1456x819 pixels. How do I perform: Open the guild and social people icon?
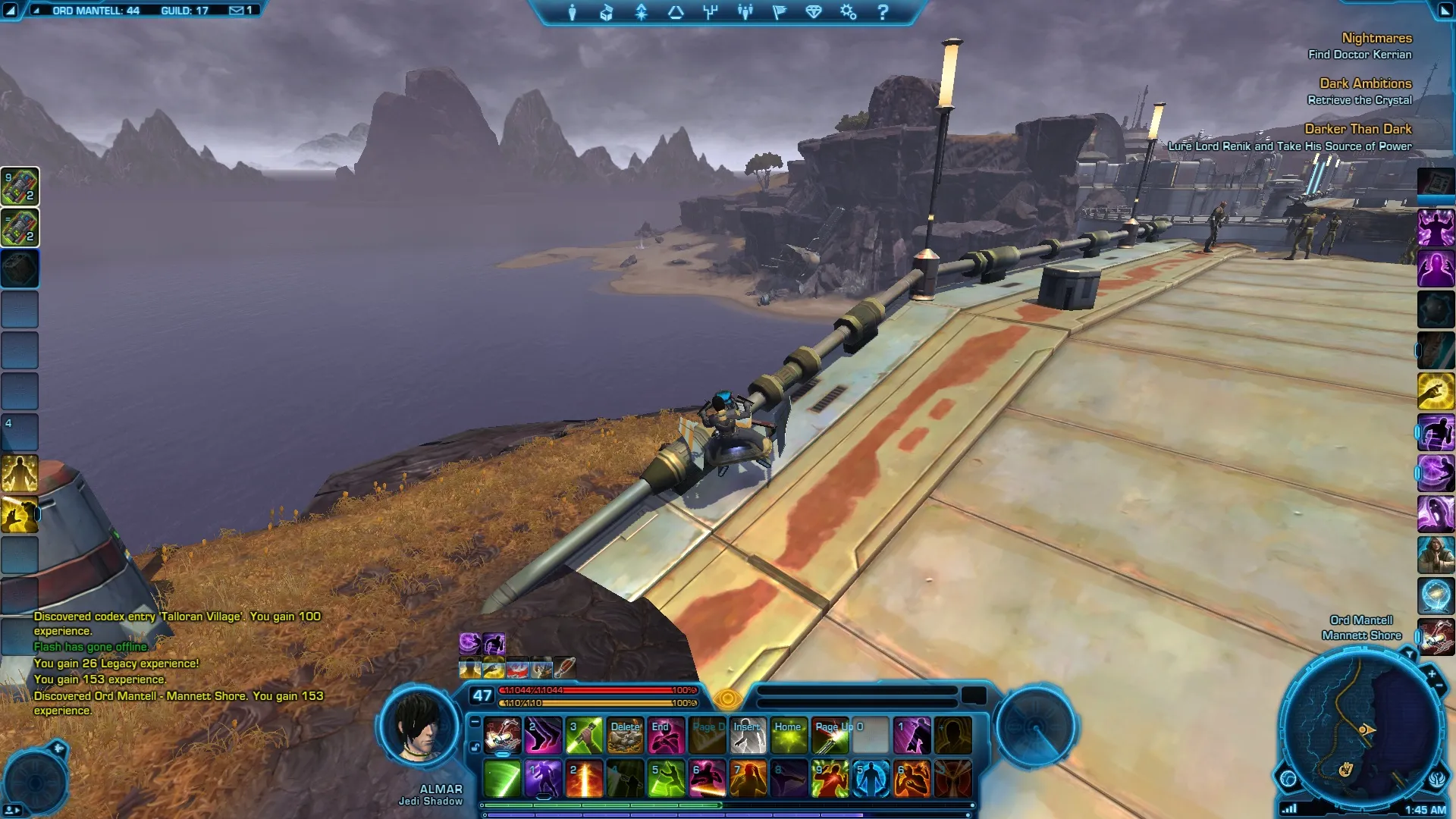(x=745, y=12)
